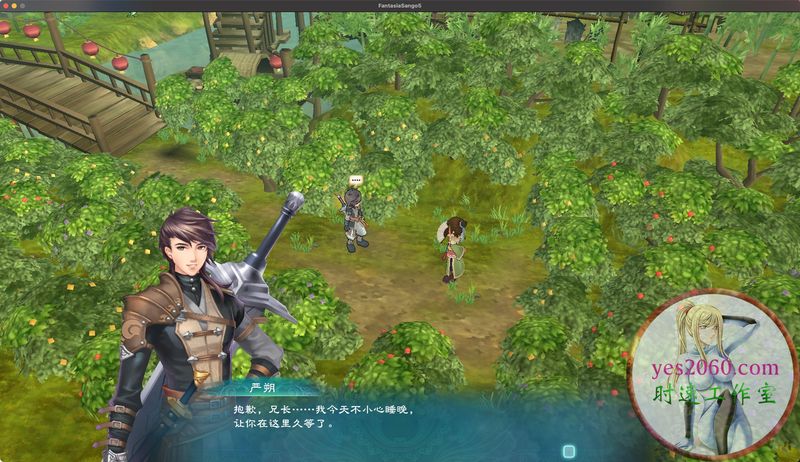This screenshot has height=462, width=800.
Task: Click the dialogue continue square indicator
Action: pyautogui.click(x=569, y=451)
